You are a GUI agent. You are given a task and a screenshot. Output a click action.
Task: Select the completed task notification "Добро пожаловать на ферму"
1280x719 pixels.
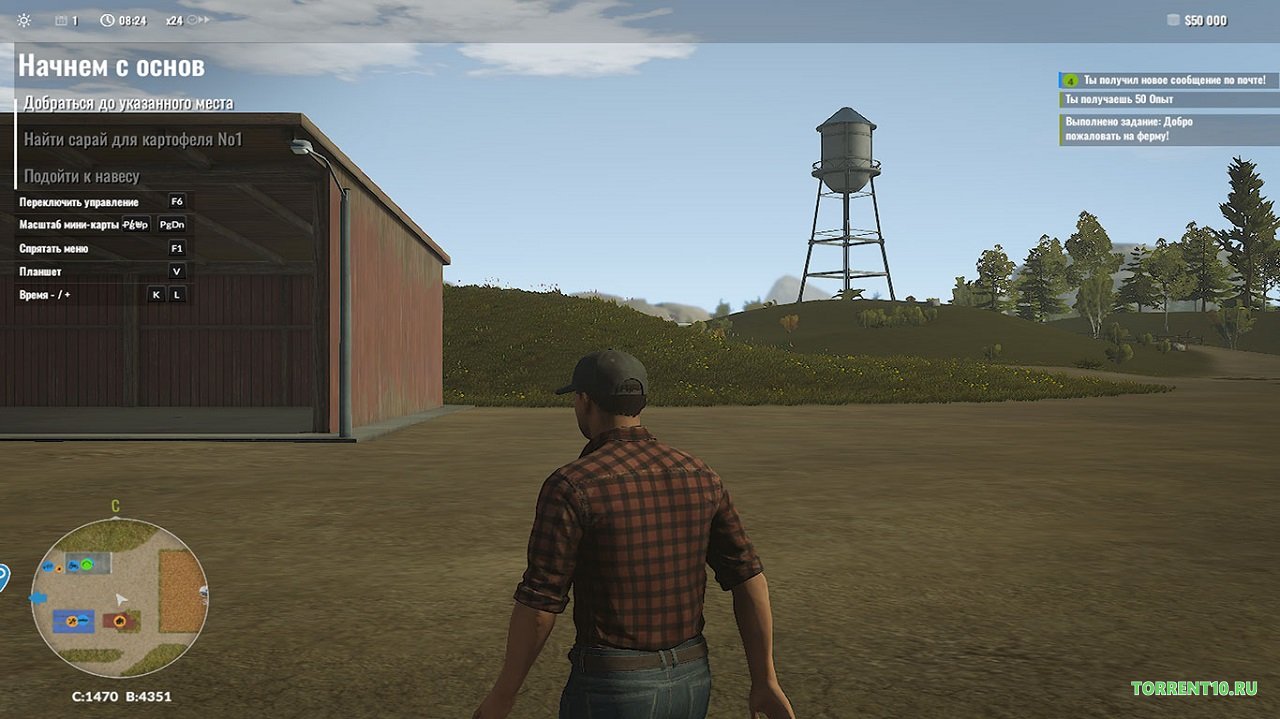1128,129
